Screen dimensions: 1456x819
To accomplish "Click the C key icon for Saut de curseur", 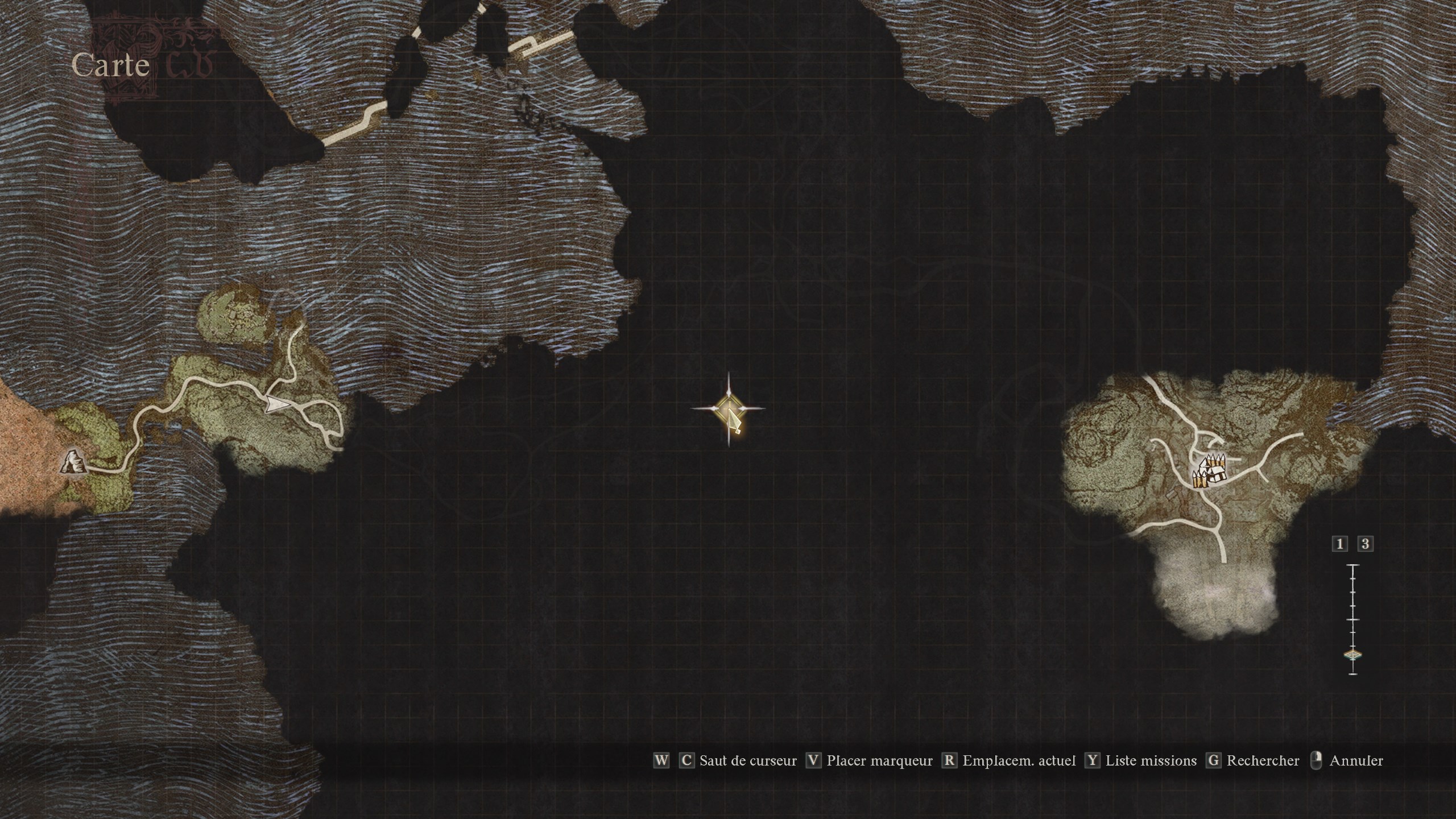I will 687,761.
